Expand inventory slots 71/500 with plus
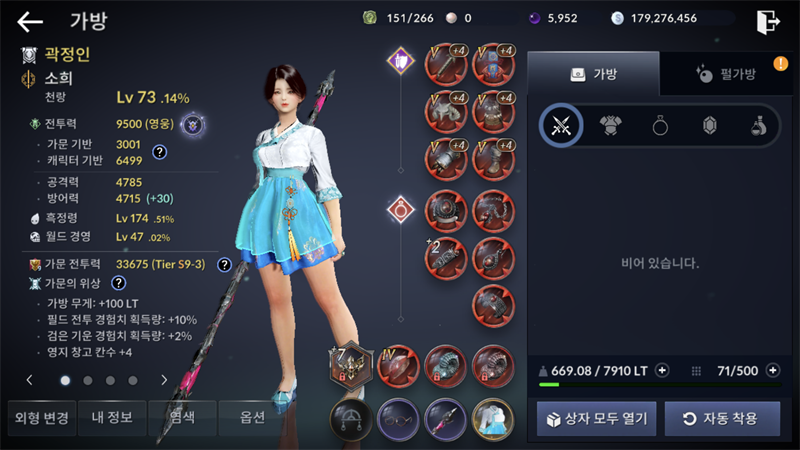Viewport: 800px width, 450px height. click(772, 371)
